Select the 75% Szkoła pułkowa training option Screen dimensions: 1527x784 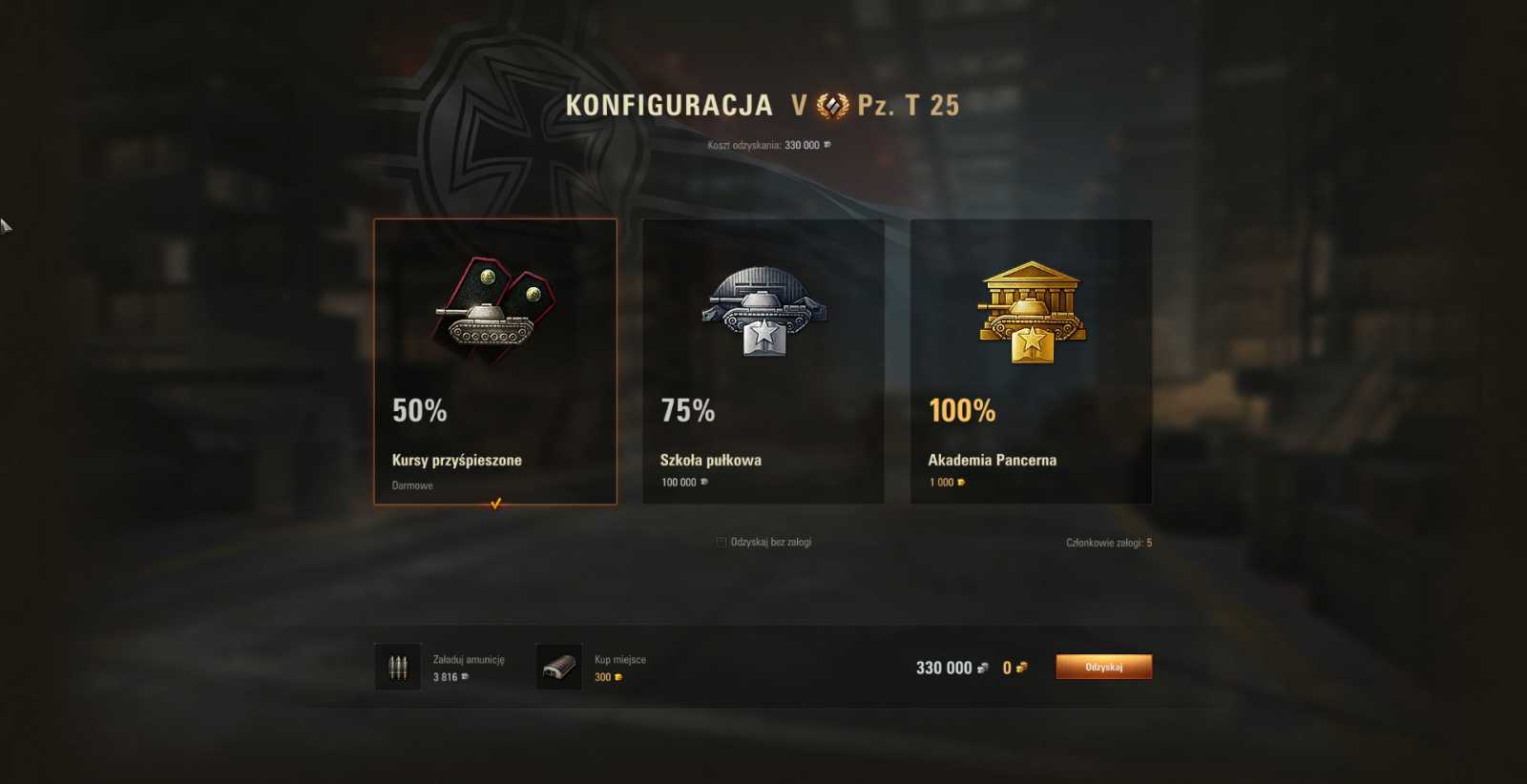[762, 362]
